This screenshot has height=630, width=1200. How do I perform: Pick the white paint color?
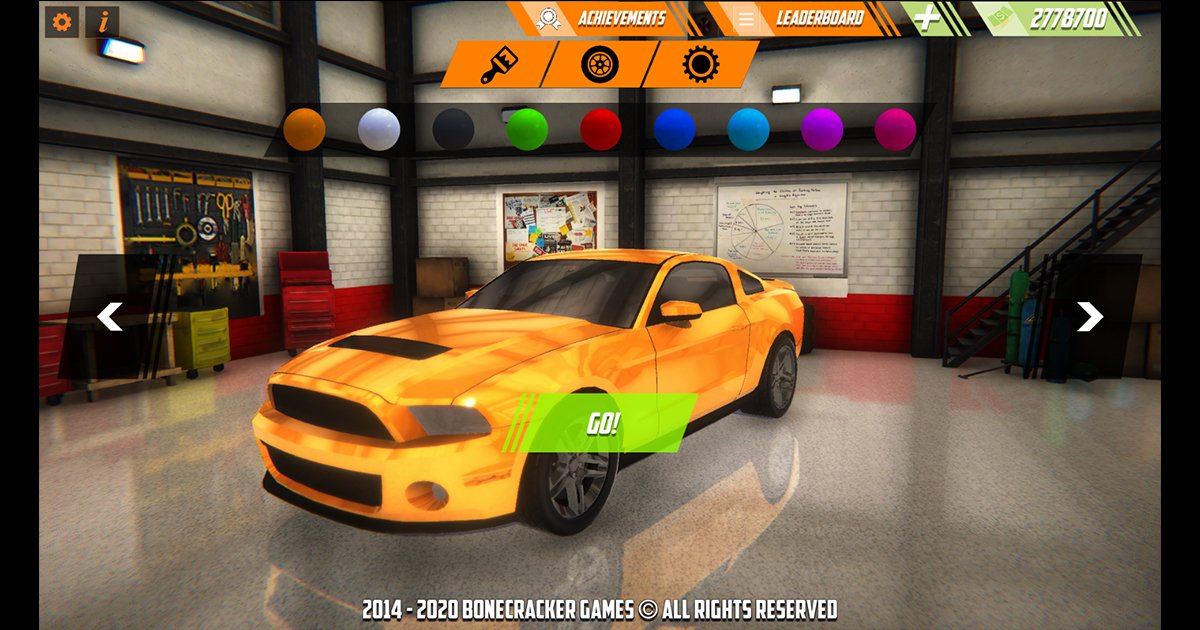pos(379,130)
